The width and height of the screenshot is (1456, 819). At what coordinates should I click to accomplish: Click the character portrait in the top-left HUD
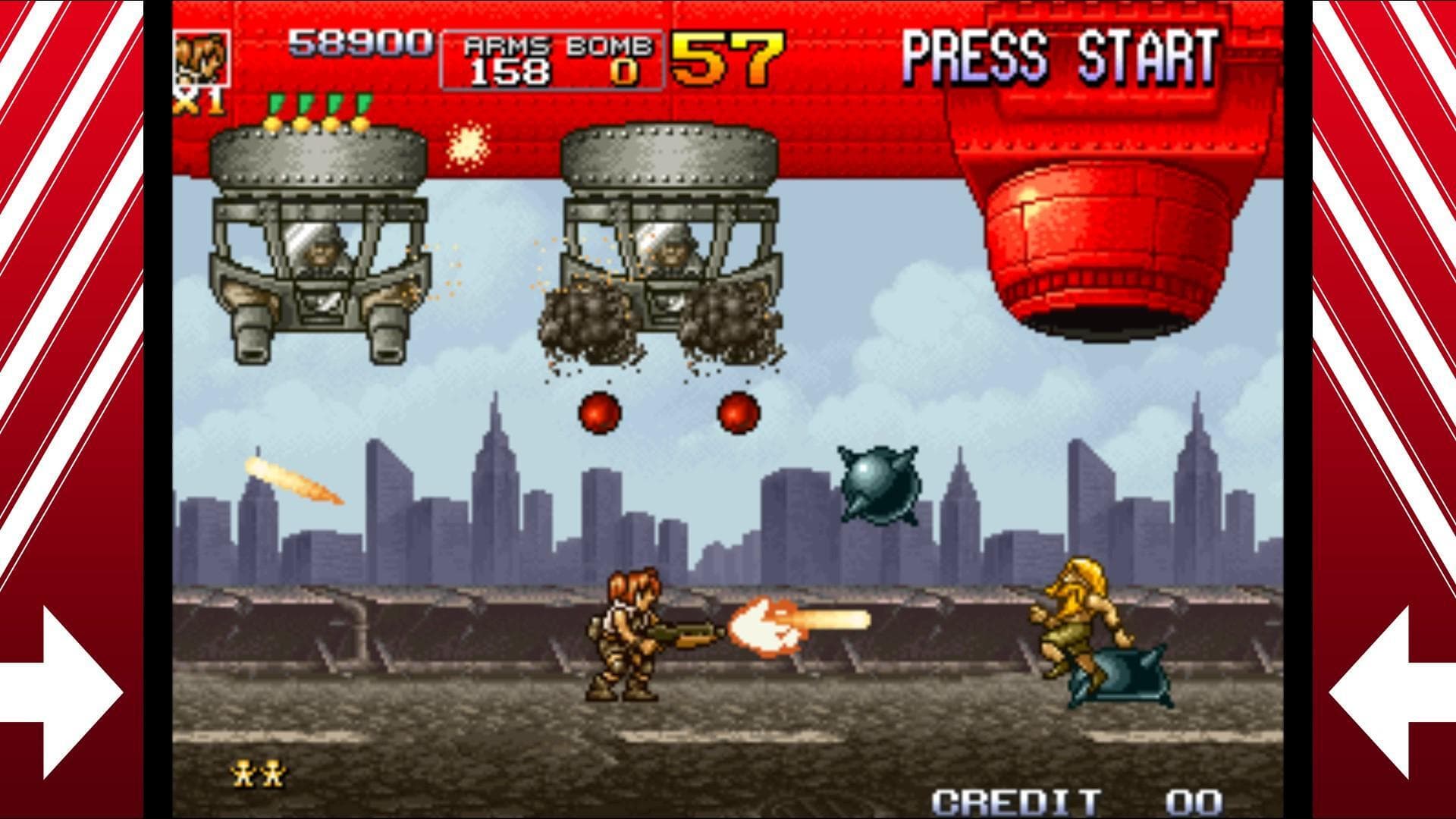coord(203,57)
